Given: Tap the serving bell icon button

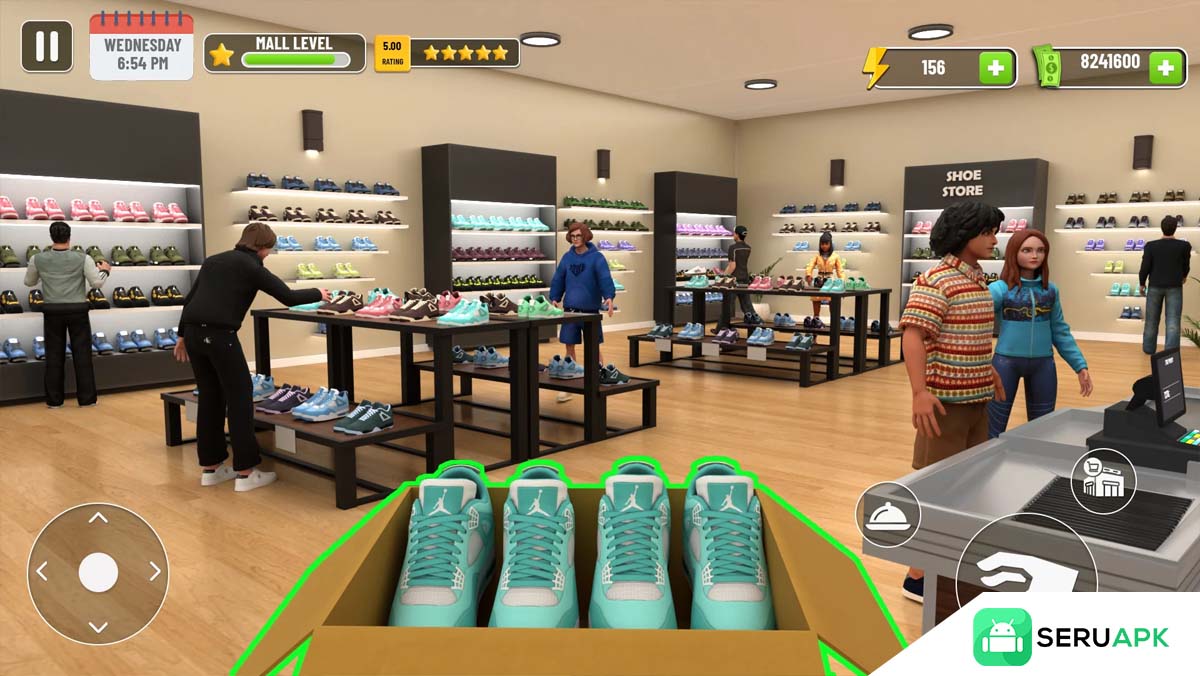Looking at the screenshot, I should (x=888, y=515).
